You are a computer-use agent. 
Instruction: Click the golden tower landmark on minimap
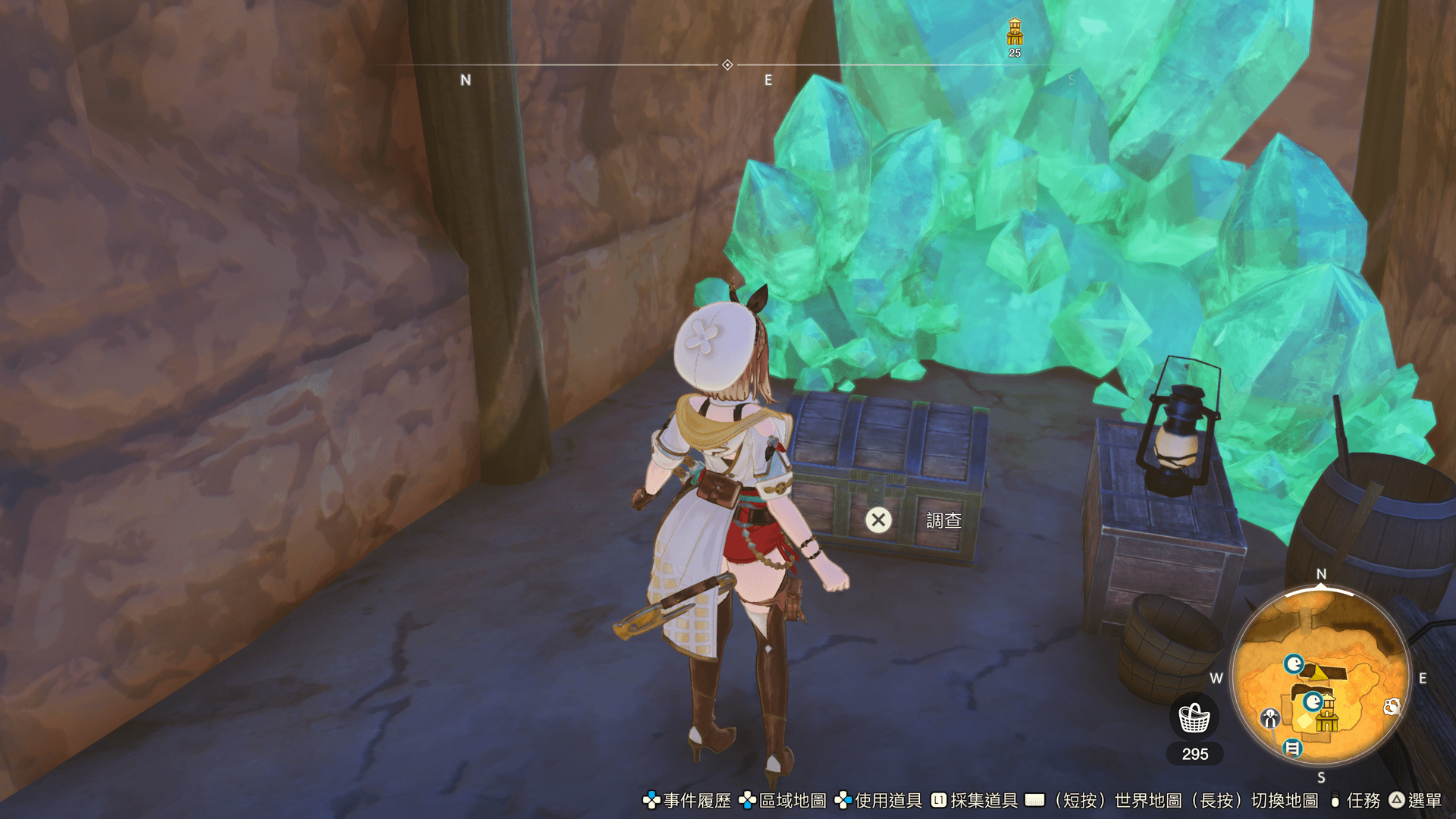click(1327, 714)
